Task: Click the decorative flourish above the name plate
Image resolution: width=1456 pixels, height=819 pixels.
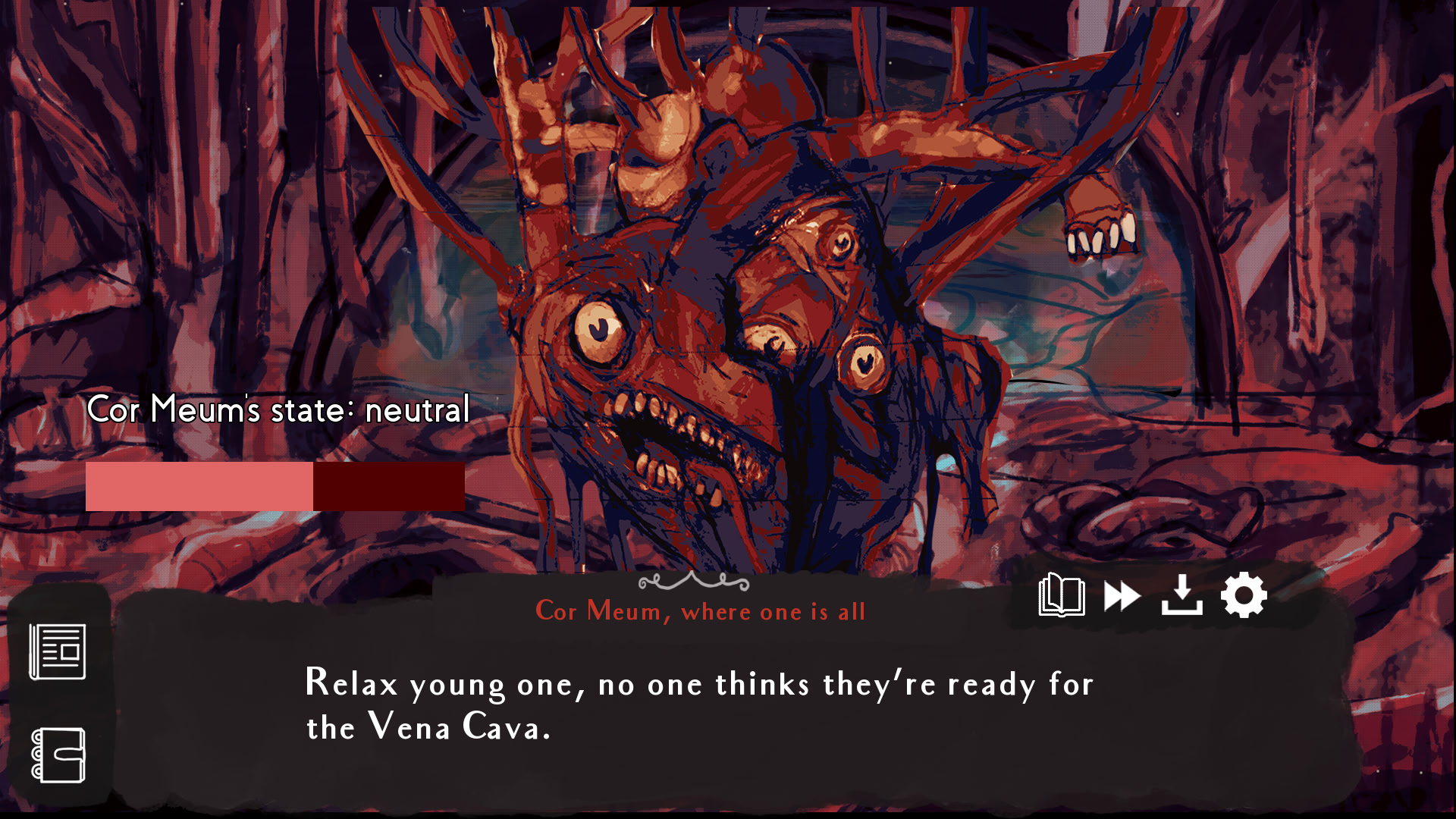Action: pos(694,582)
